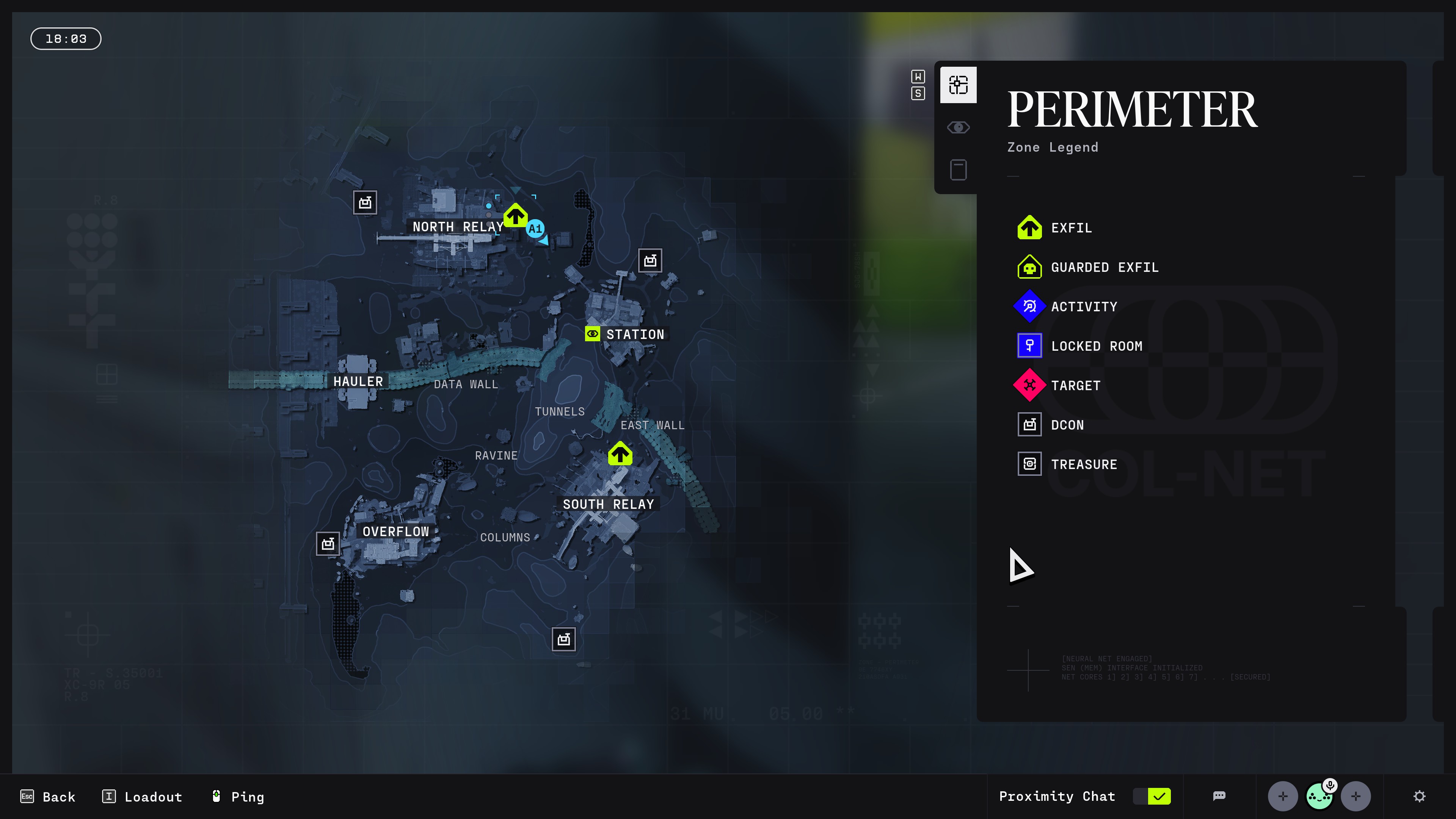This screenshot has height=819, width=1456.
Task: Select the zone legend tab icon
Action: pyautogui.click(x=958, y=85)
